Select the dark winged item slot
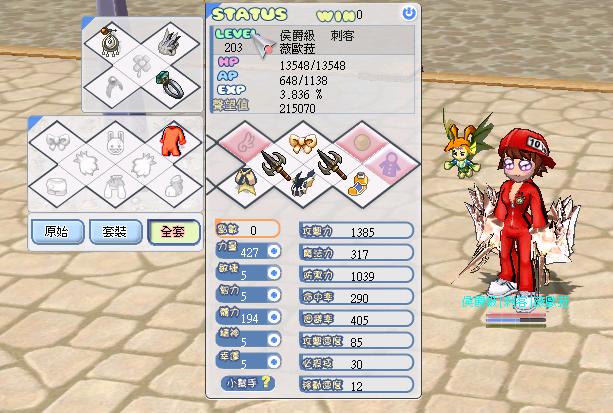This screenshot has width=613, height=413. 302,183
